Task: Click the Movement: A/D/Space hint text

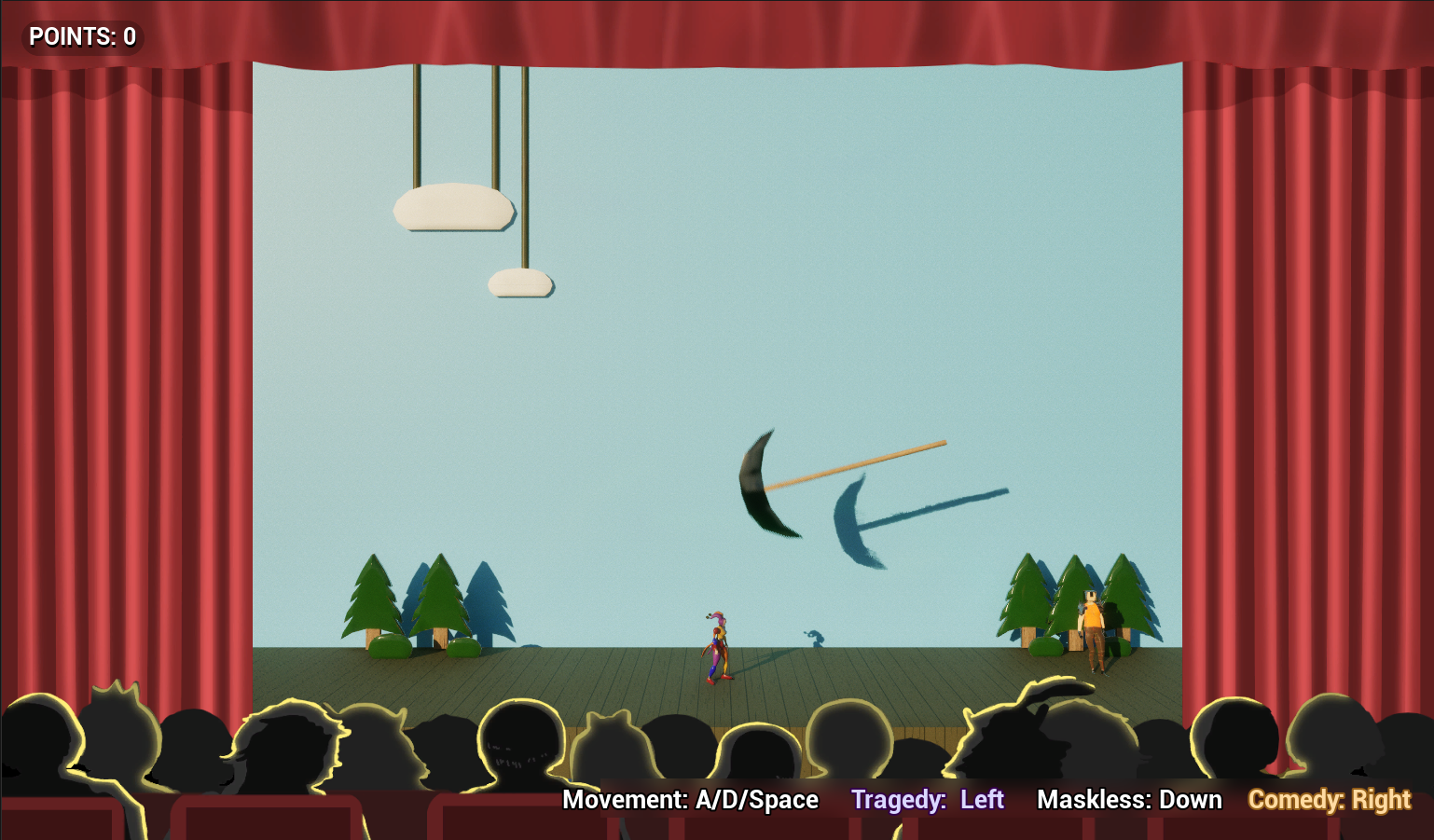Action: point(692,800)
